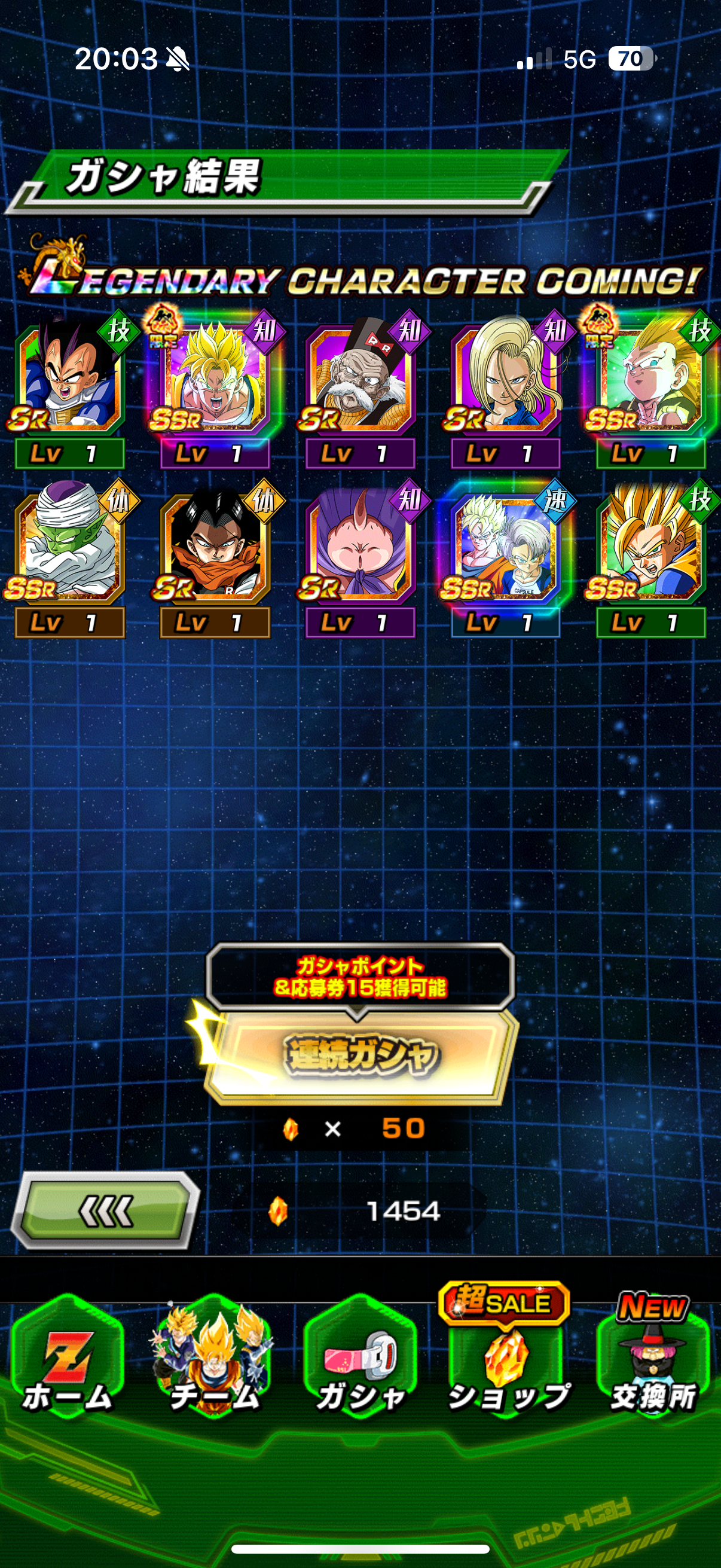Select the SR Vegeta card
Image resolution: width=721 pixels, height=1568 pixels.
tap(69, 380)
